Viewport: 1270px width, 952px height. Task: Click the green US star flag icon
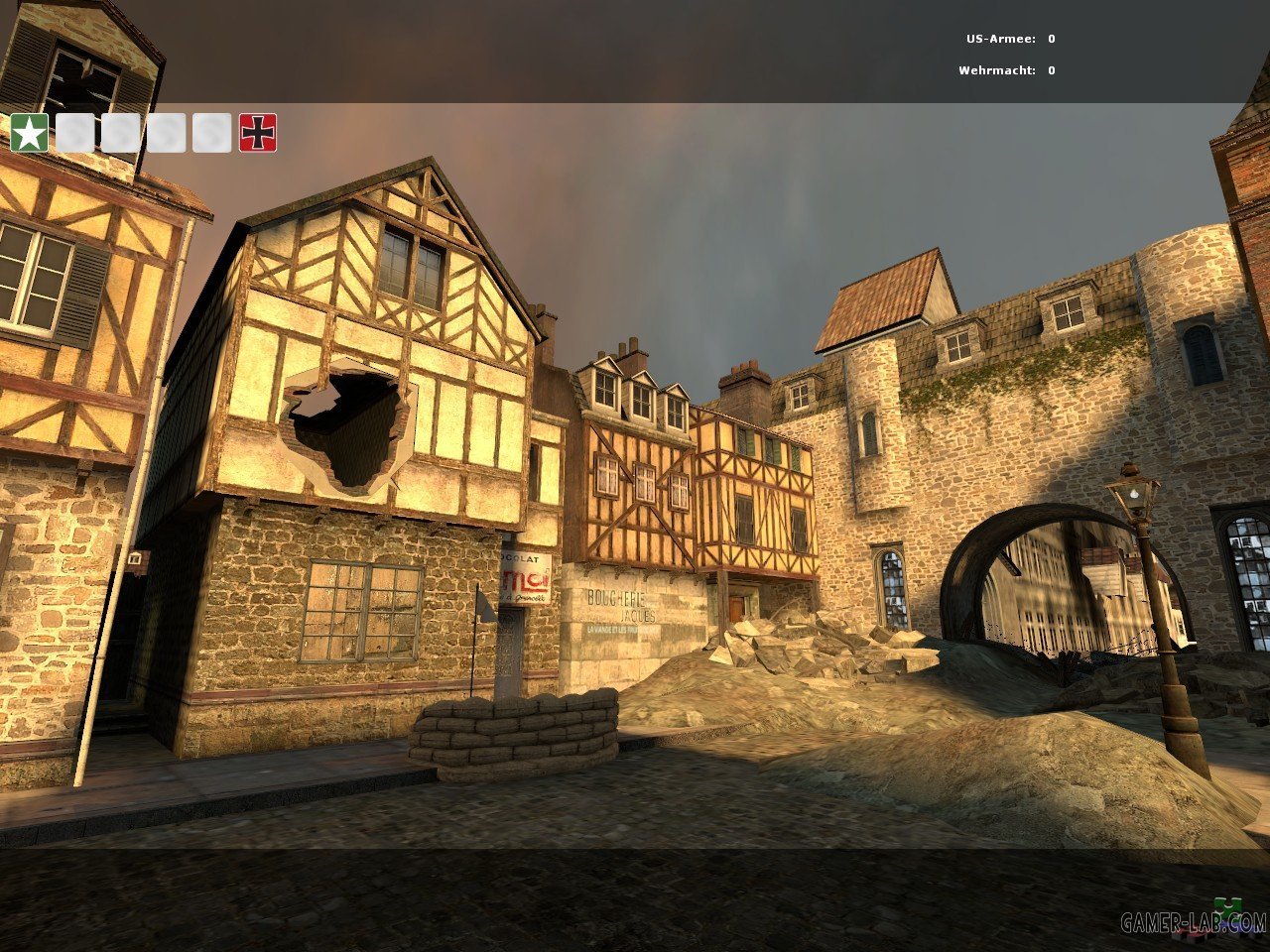[x=30, y=133]
